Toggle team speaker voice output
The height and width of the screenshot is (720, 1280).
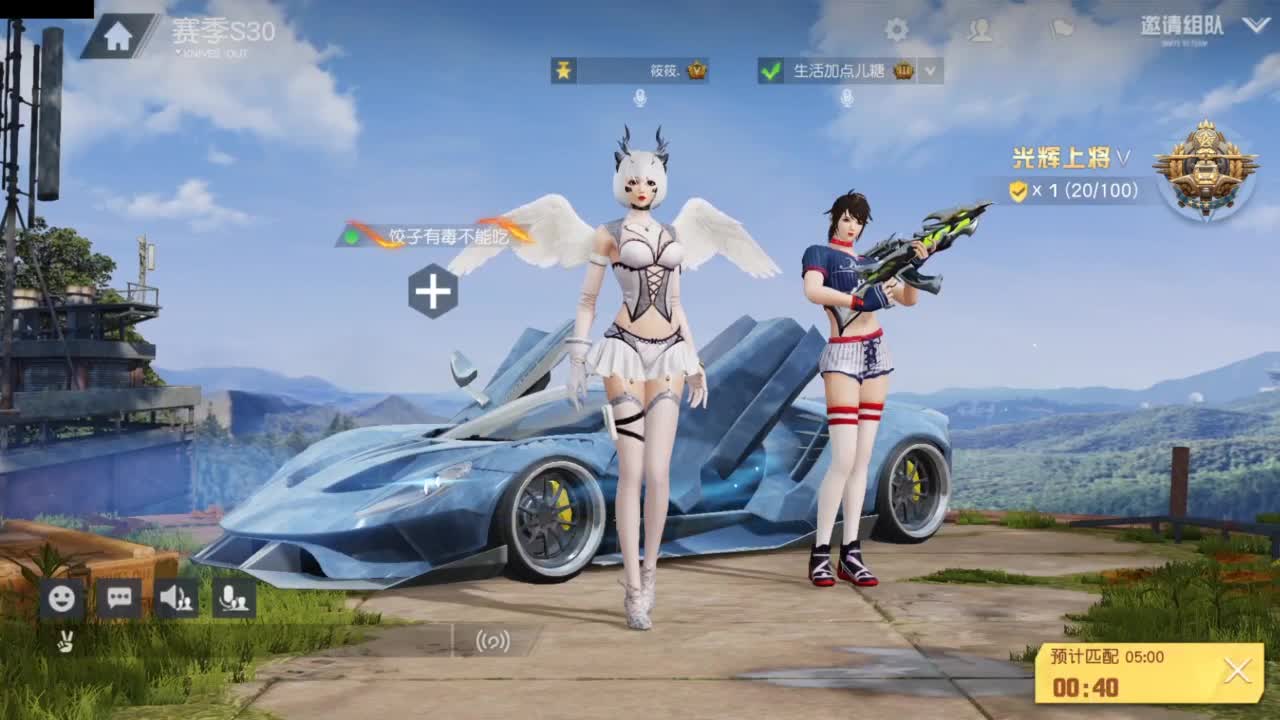177,598
